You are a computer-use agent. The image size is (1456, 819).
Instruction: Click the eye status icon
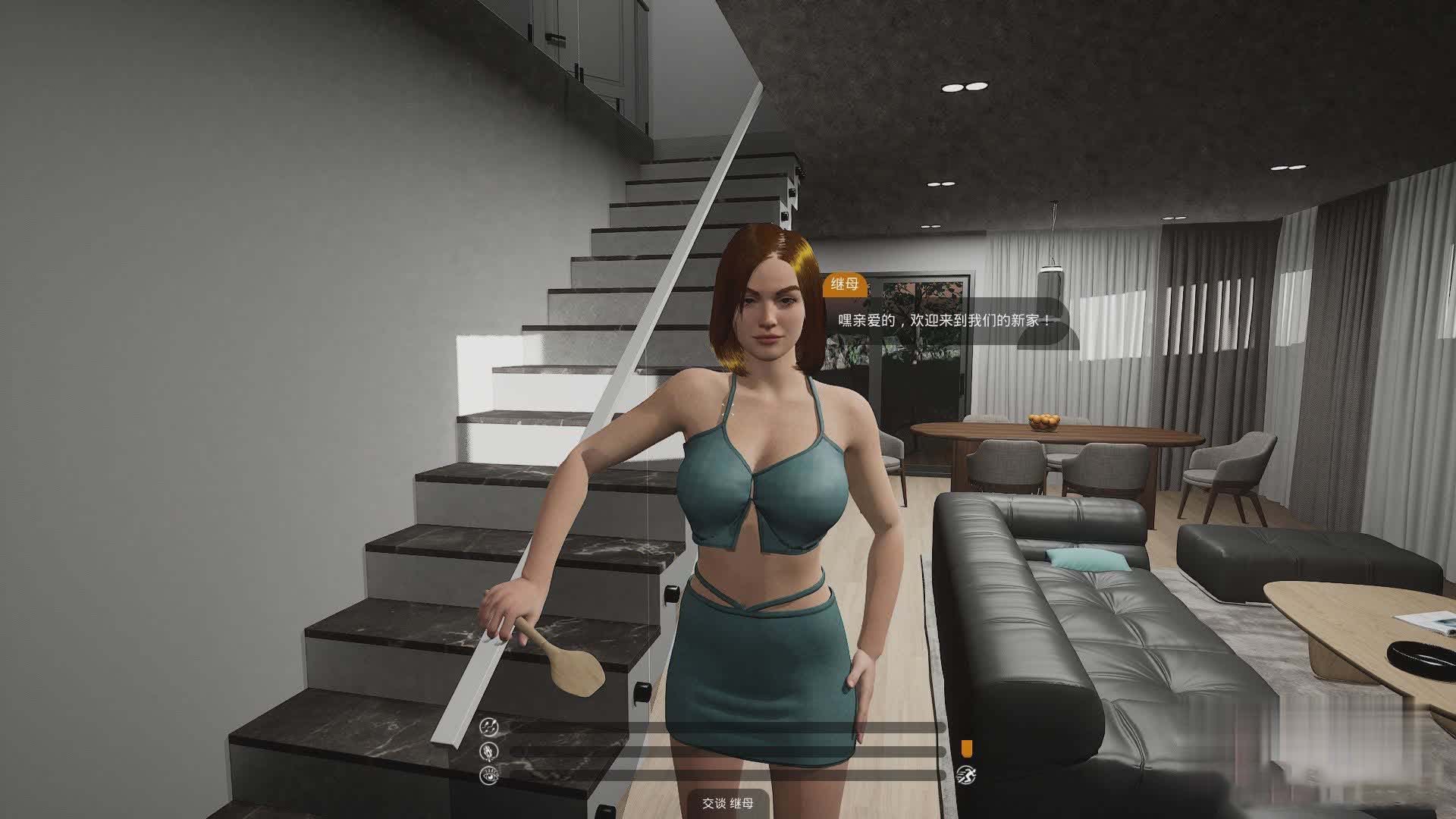[489, 775]
